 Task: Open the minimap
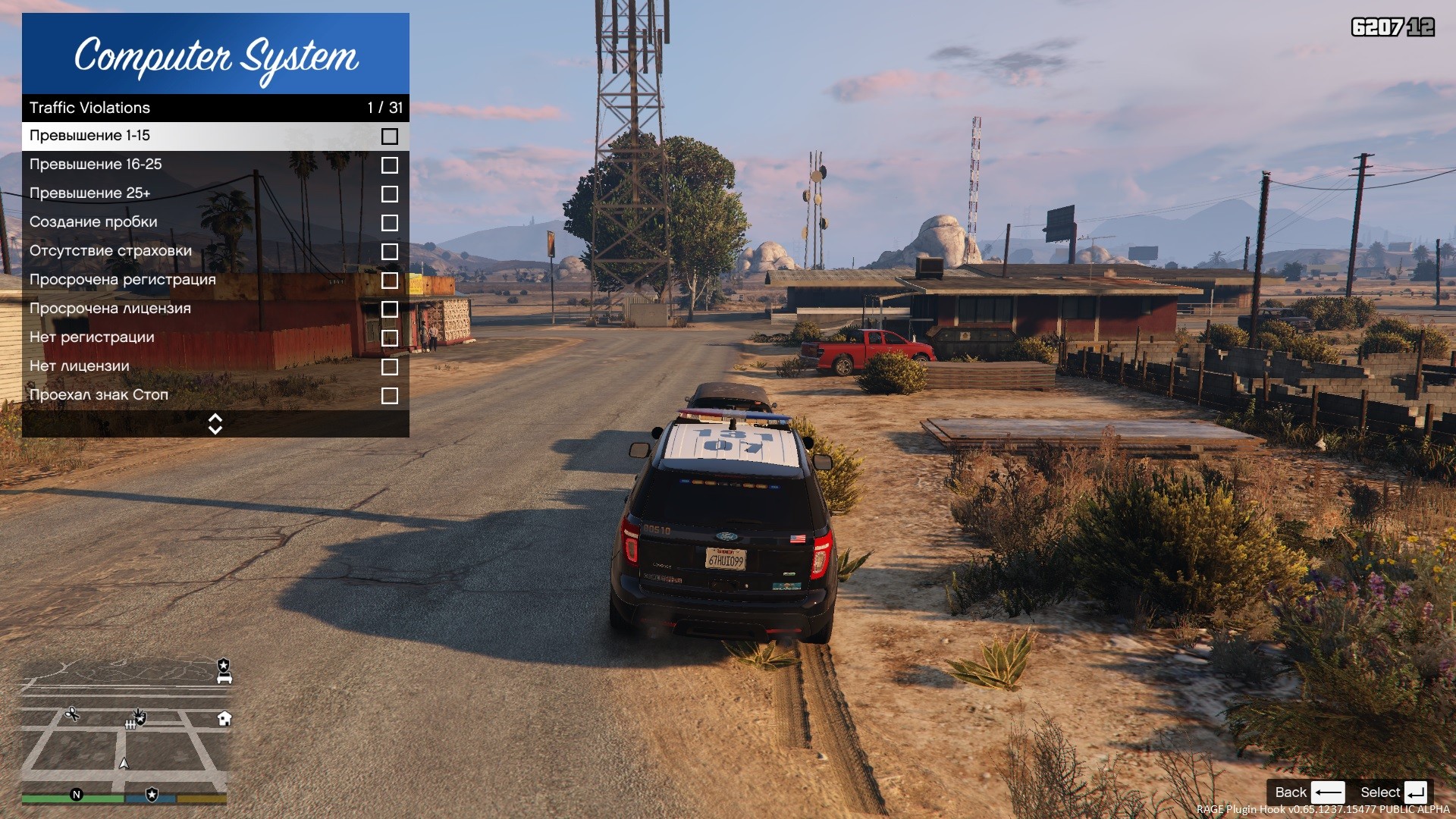coord(125,724)
